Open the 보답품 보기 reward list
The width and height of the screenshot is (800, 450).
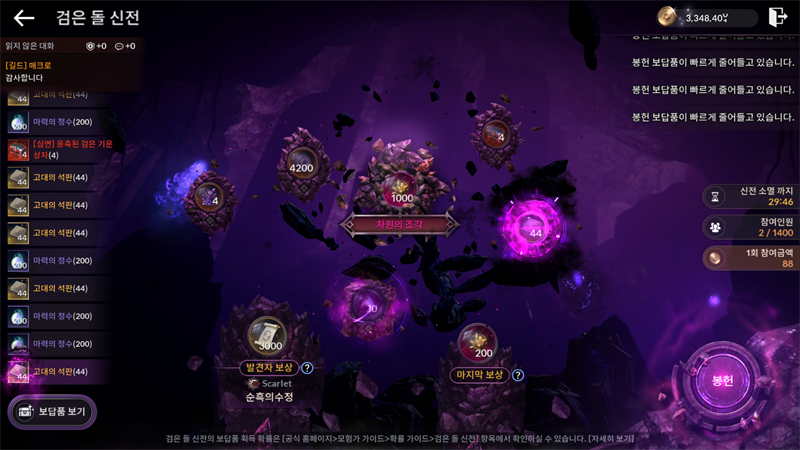tap(53, 412)
